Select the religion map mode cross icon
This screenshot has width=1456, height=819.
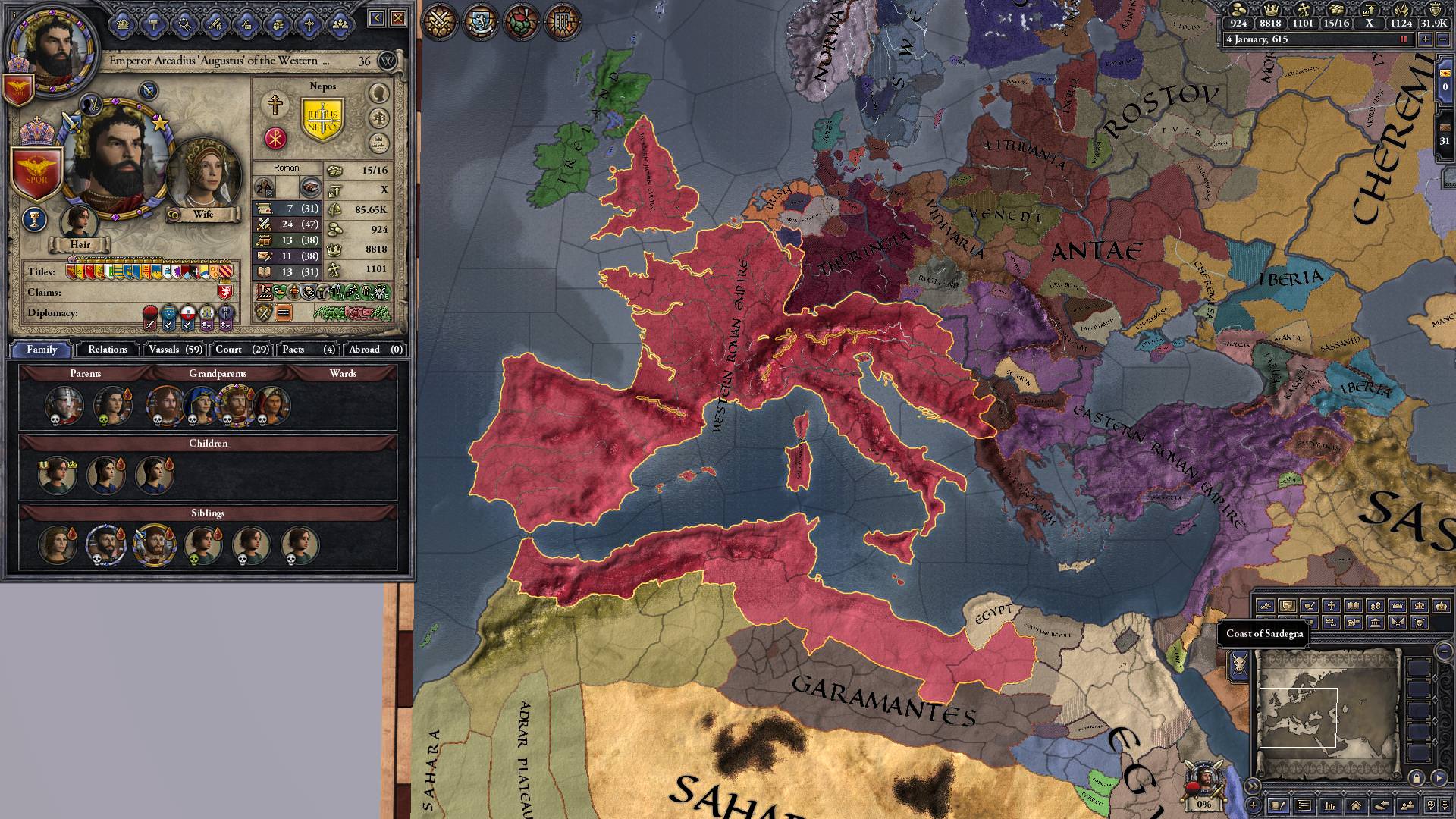point(1332,605)
